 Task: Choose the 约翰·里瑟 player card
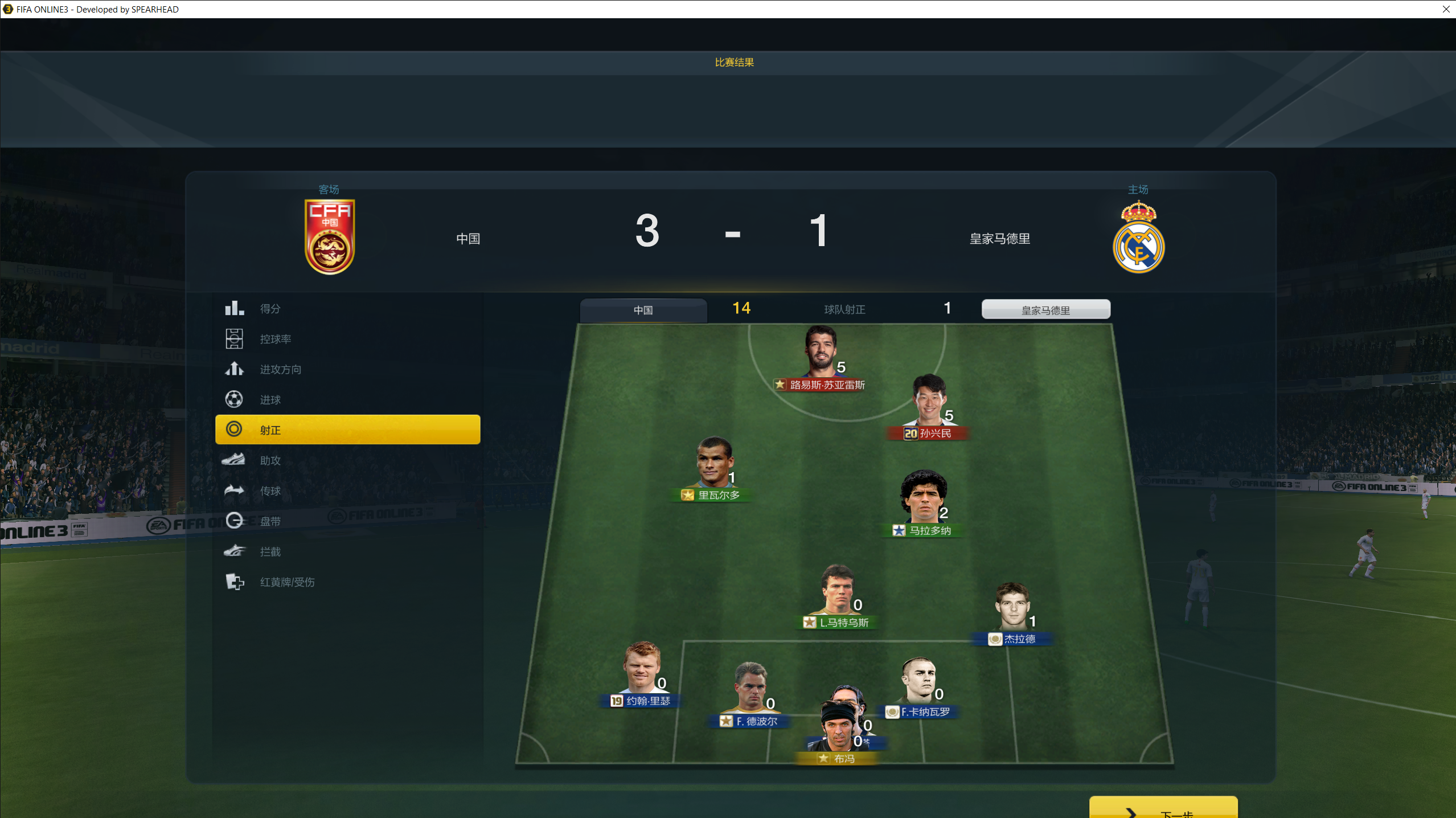coord(642,674)
